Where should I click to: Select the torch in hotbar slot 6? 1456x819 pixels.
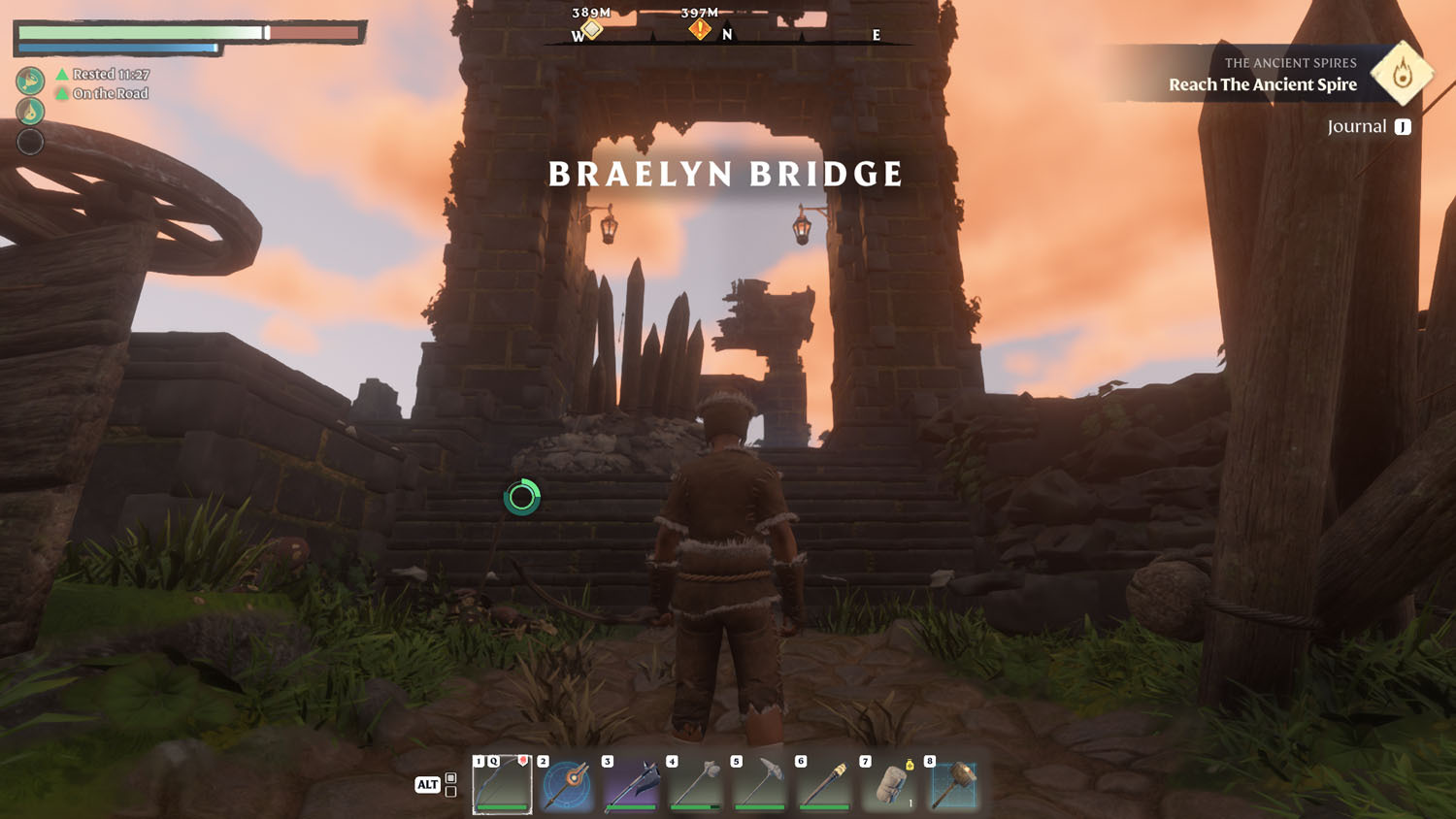(826, 784)
